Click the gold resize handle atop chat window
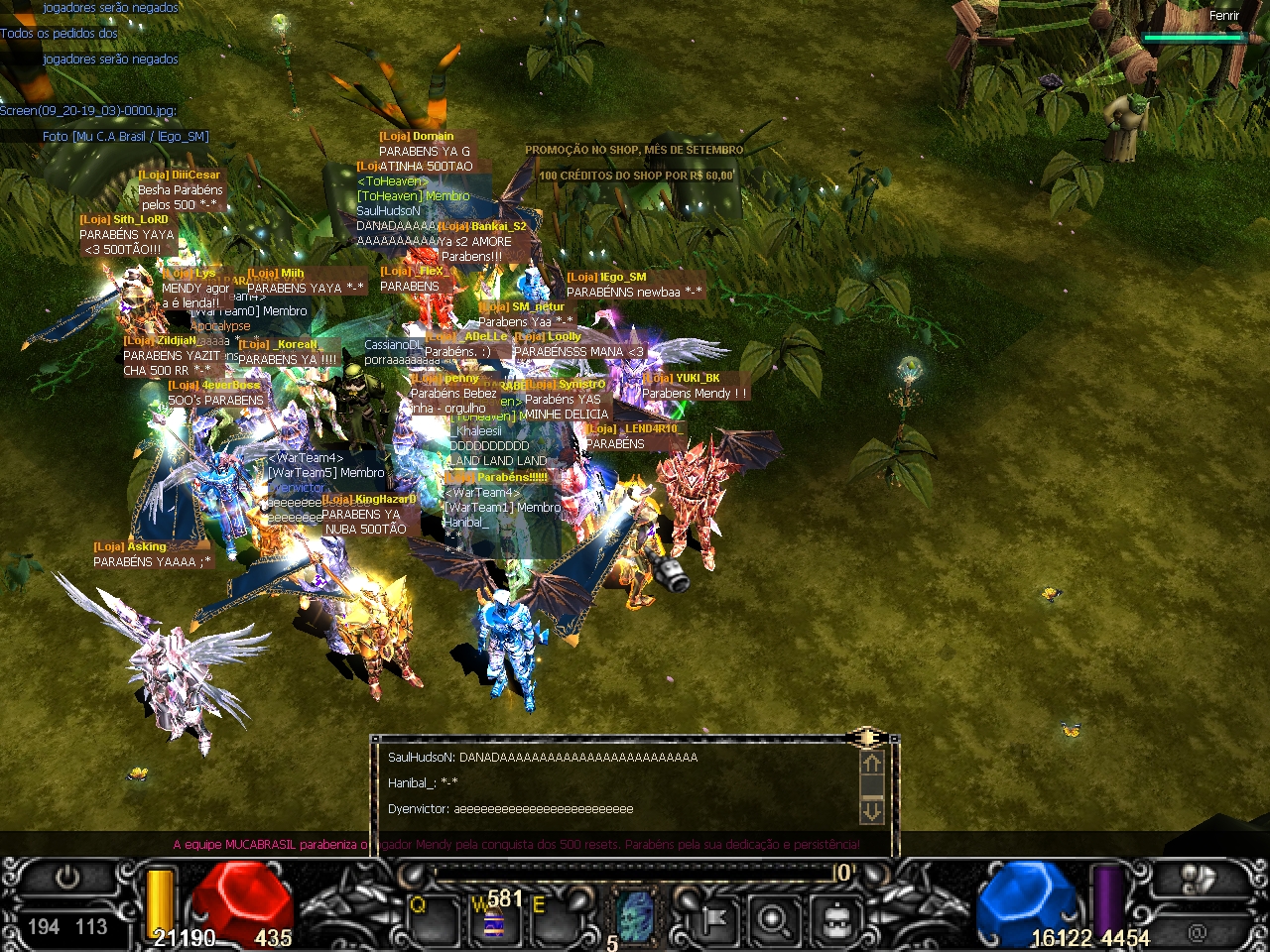The width and height of the screenshot is (1270, 952). pos(866,737)
